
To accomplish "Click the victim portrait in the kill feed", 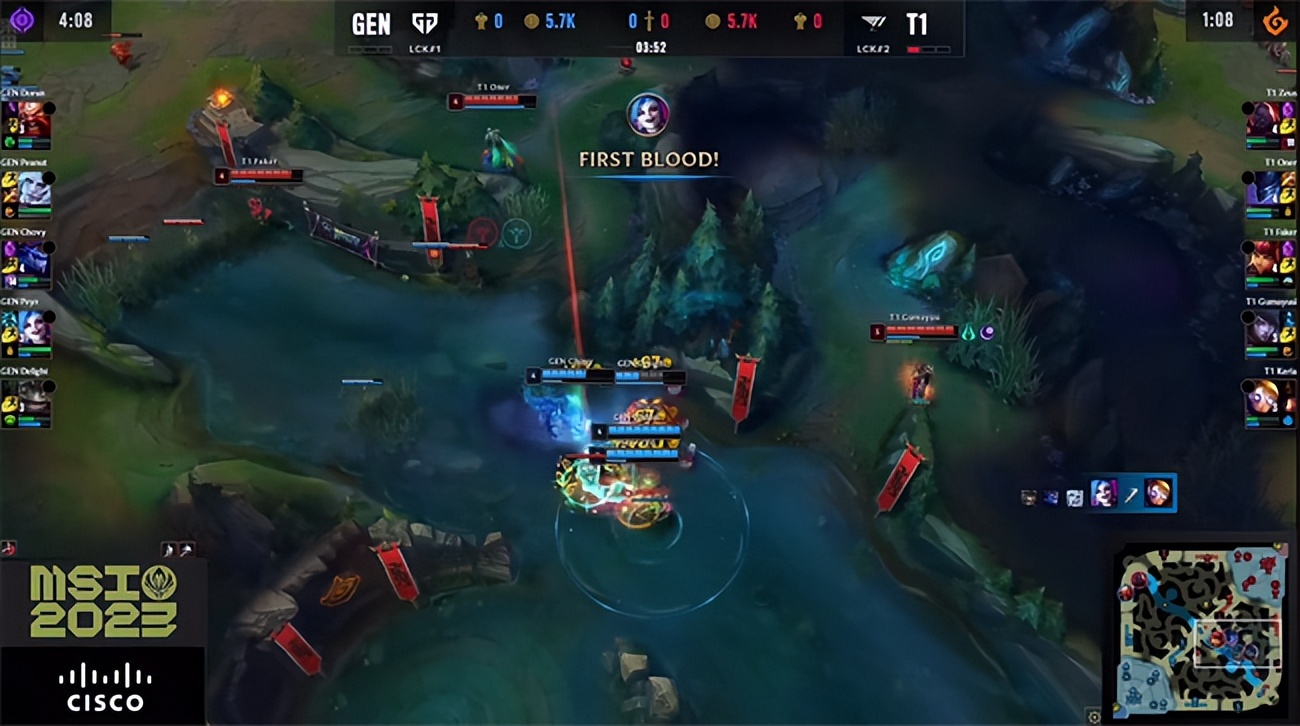I will point(1158,493).
